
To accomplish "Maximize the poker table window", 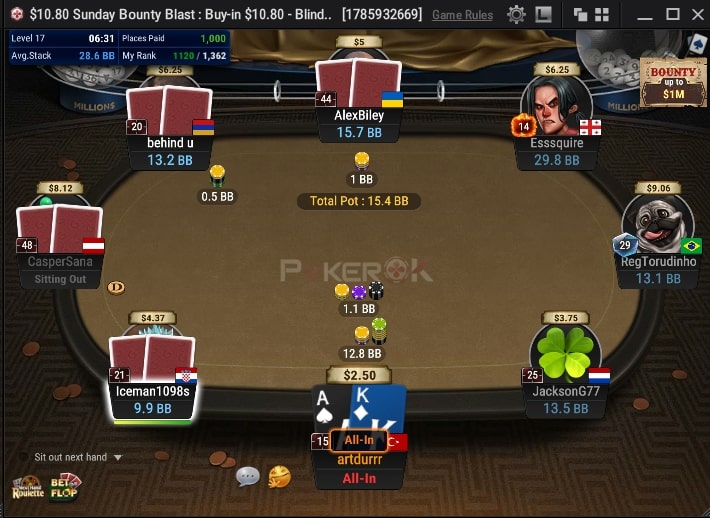I will pyautogui.click(x=672, y=15).
